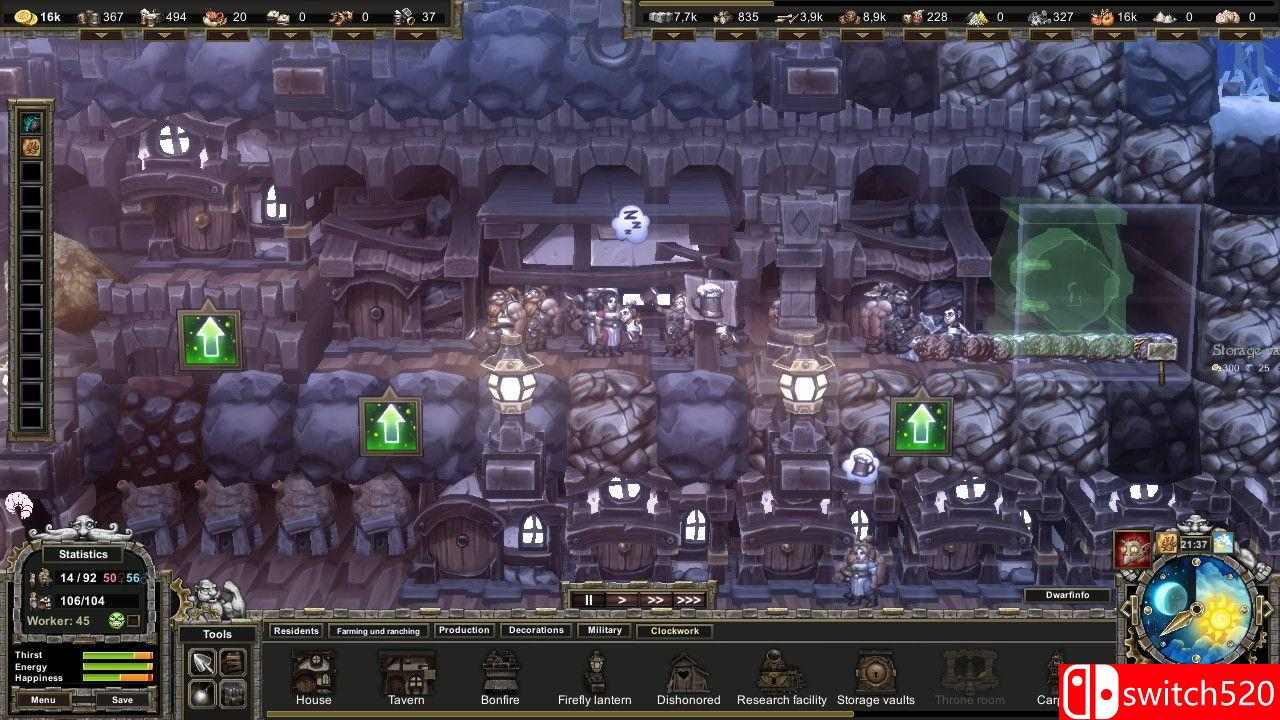Image resolution: width=1280 pixels, height=720 pixels.
Task: Switch to the Military build tab
Action: coord(603,630)
